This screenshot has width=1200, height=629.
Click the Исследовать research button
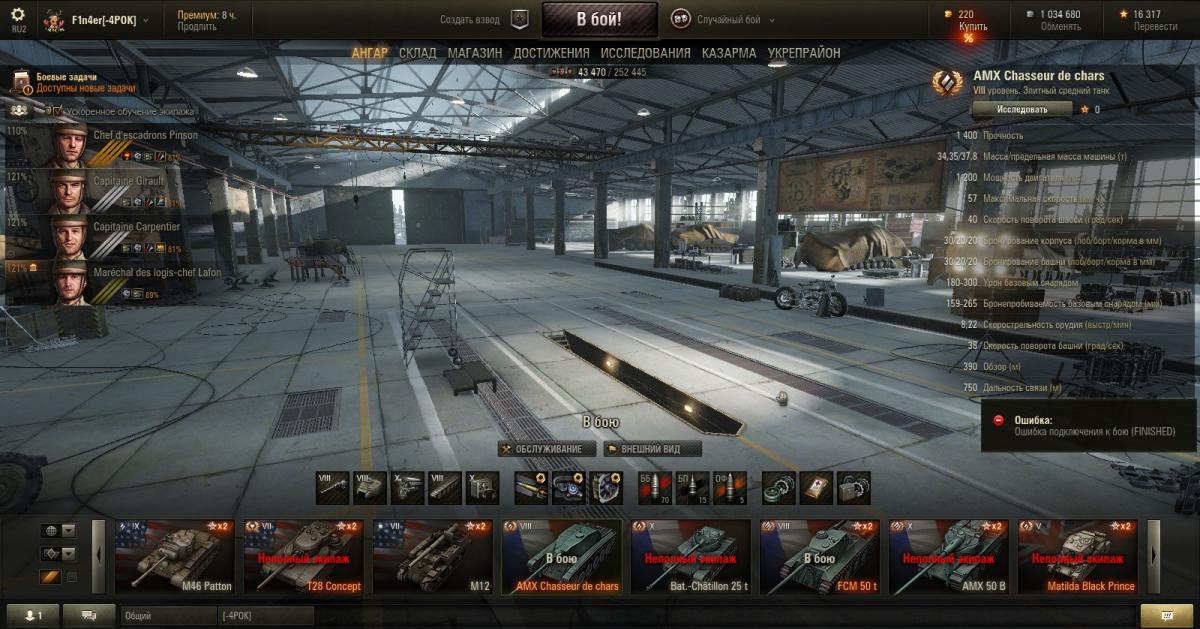[x=1022, y=109]
